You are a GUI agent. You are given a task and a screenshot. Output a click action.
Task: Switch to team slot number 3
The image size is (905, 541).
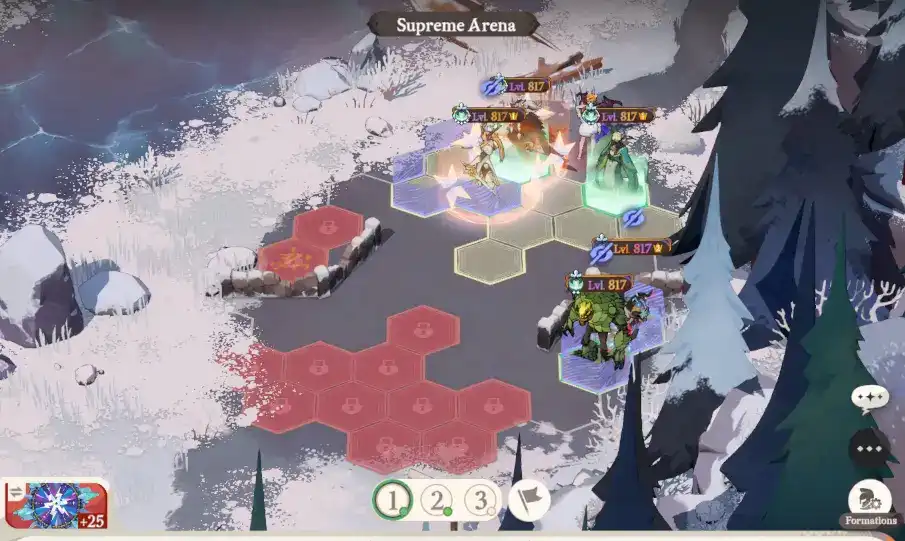click(481, 499)
